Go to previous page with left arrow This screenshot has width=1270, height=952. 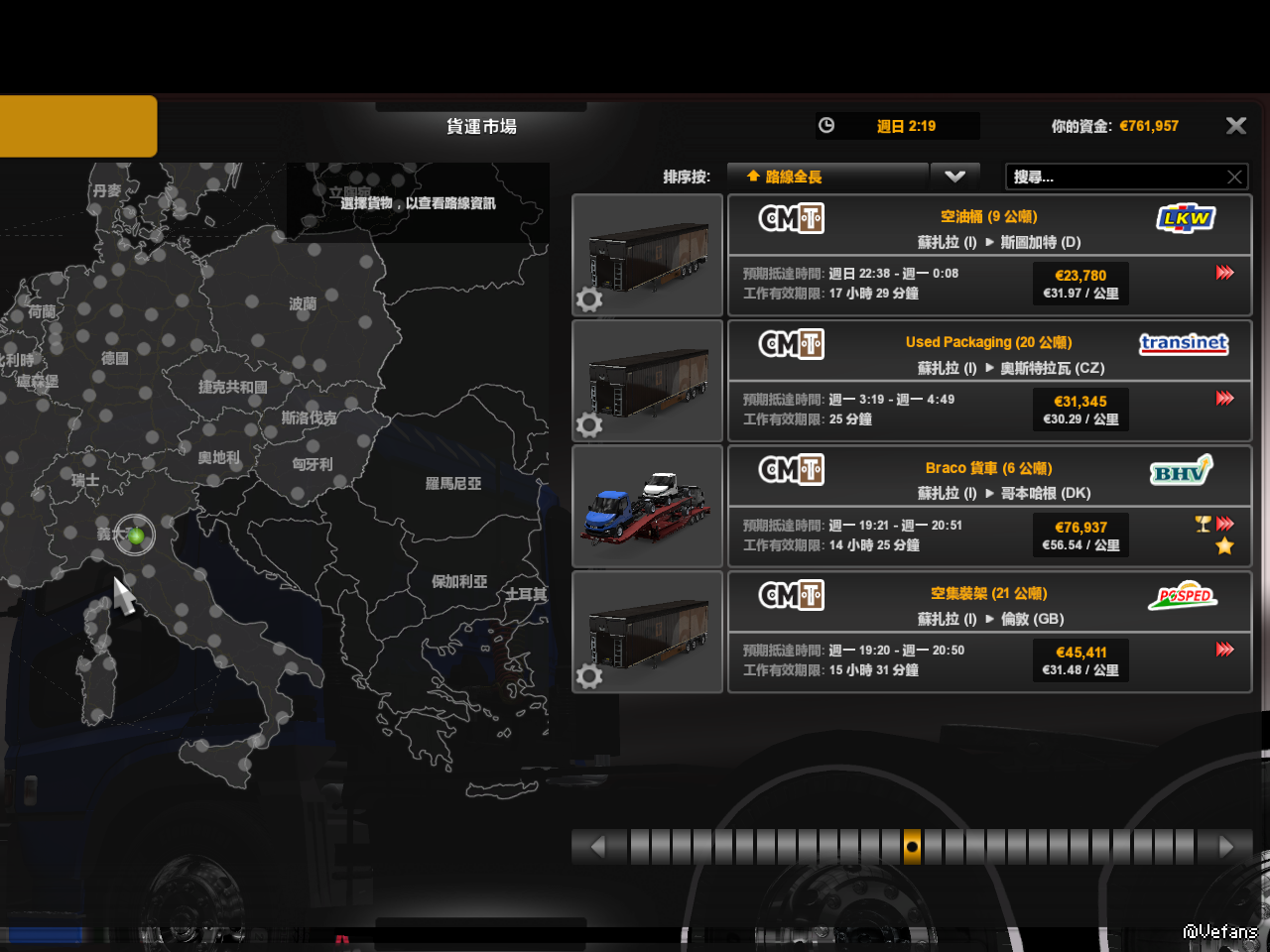pos(597,847)
